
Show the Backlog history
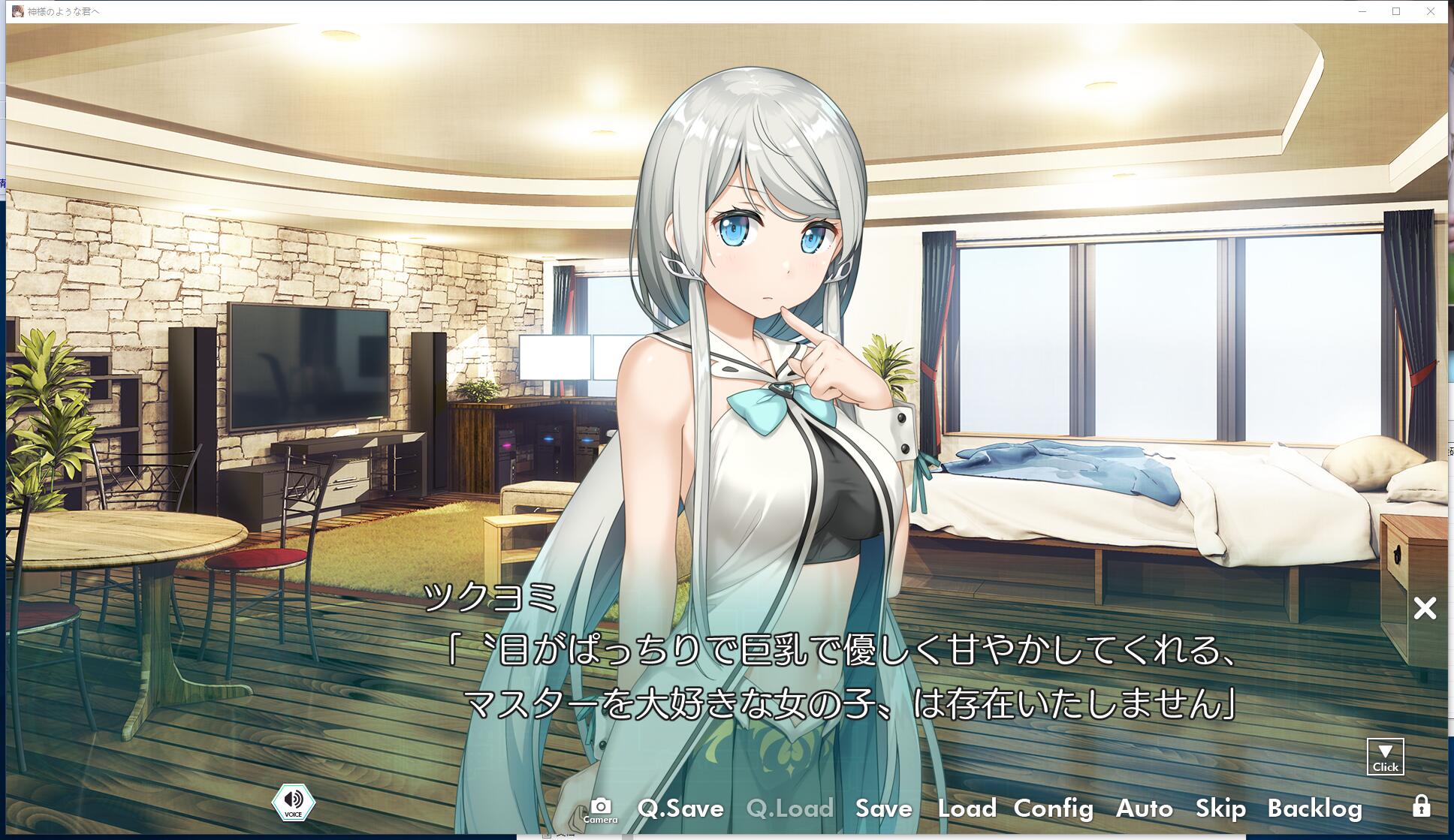tap(1314, 808)
